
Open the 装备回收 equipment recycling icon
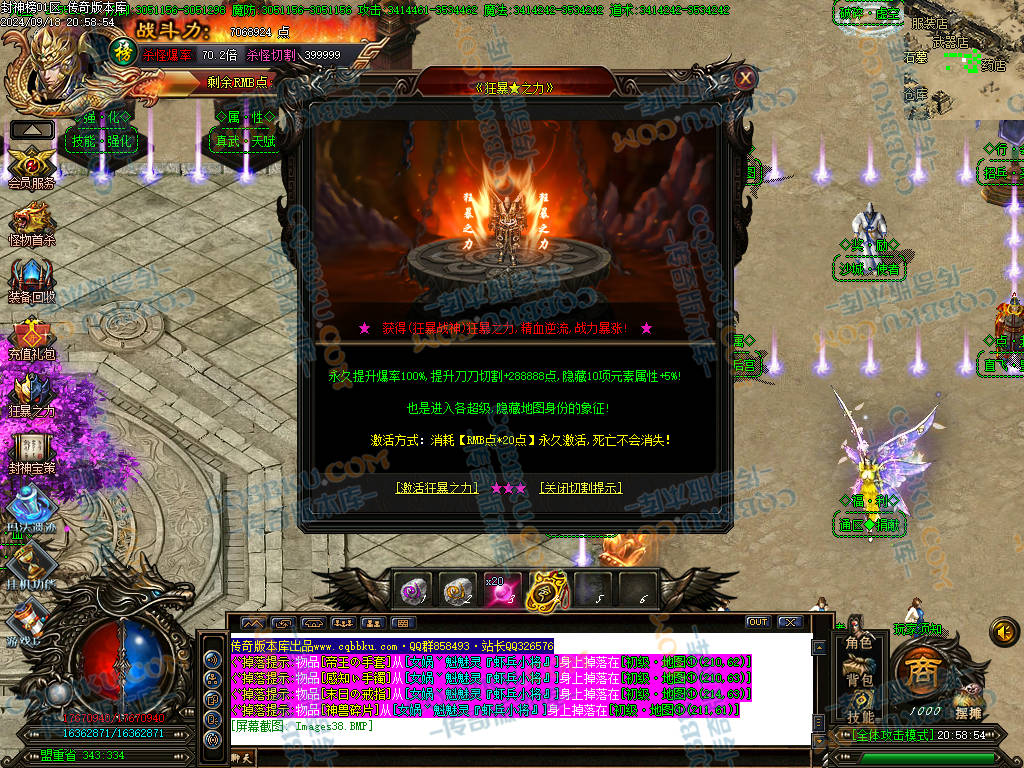32,280
